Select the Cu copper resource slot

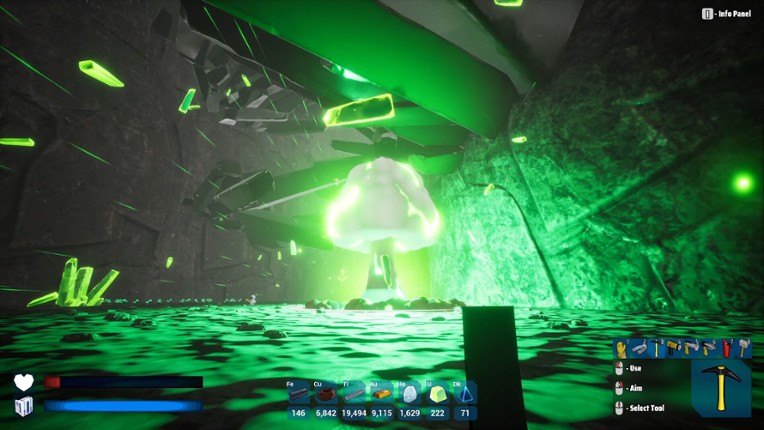click(326, 395)
